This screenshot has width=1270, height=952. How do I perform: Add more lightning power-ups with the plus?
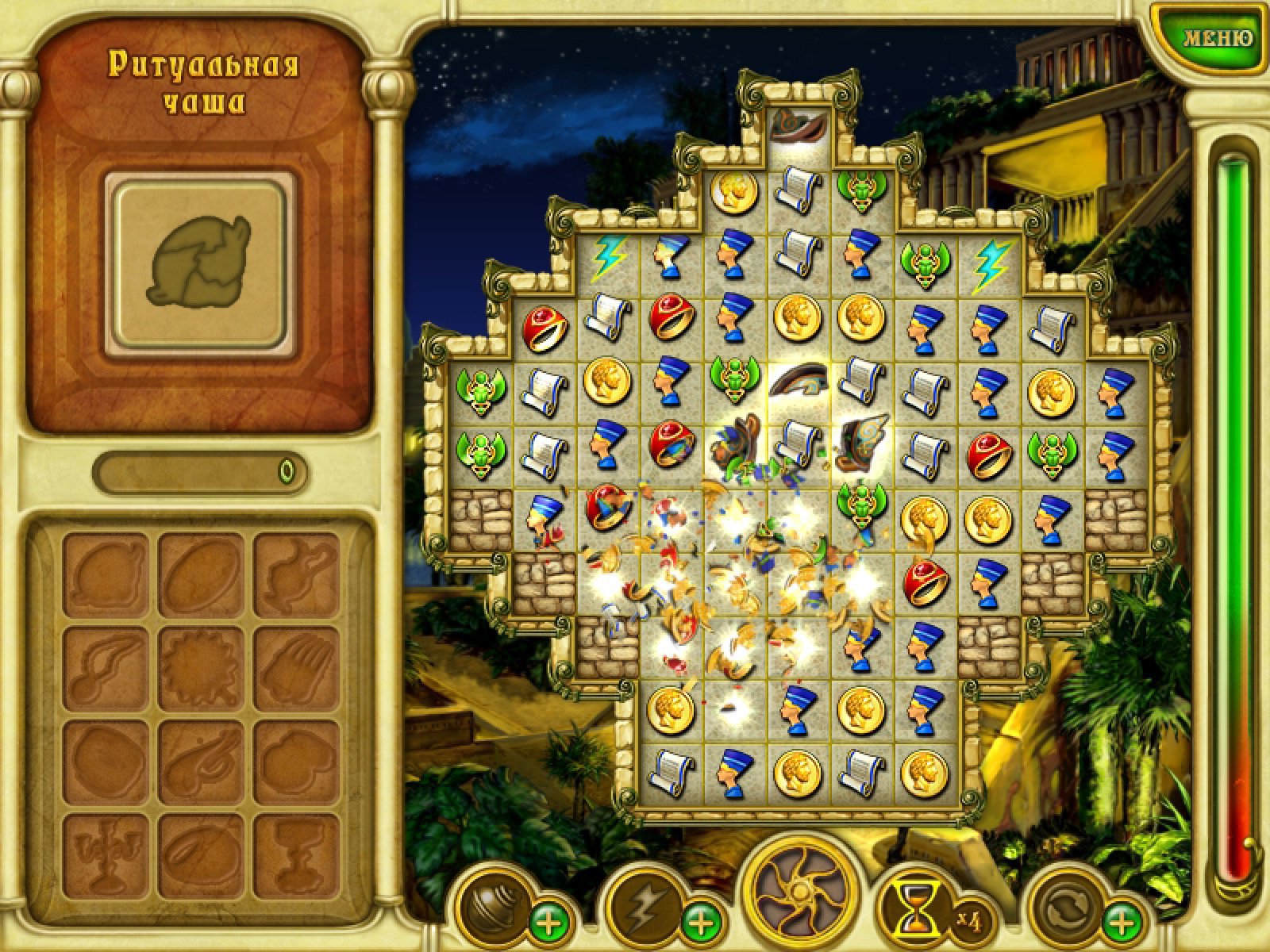pyautogui.click(x=698, y=924)
